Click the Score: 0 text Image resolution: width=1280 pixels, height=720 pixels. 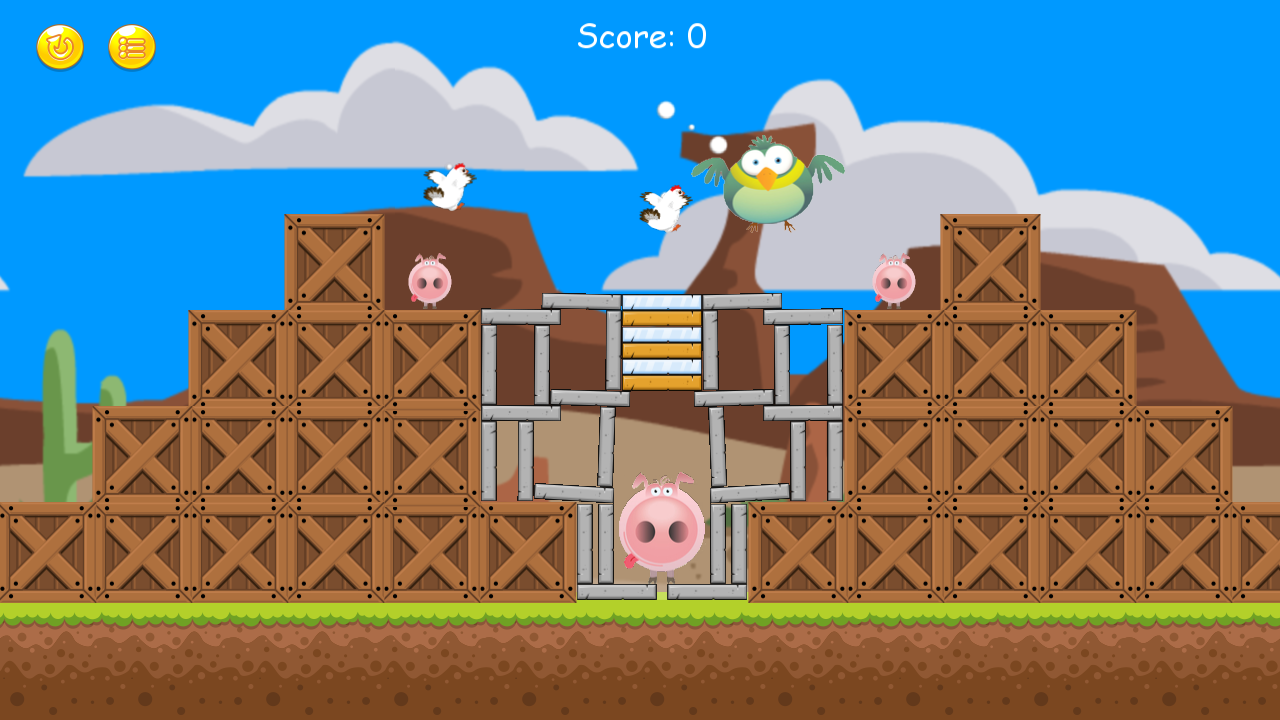pos(640,35)
